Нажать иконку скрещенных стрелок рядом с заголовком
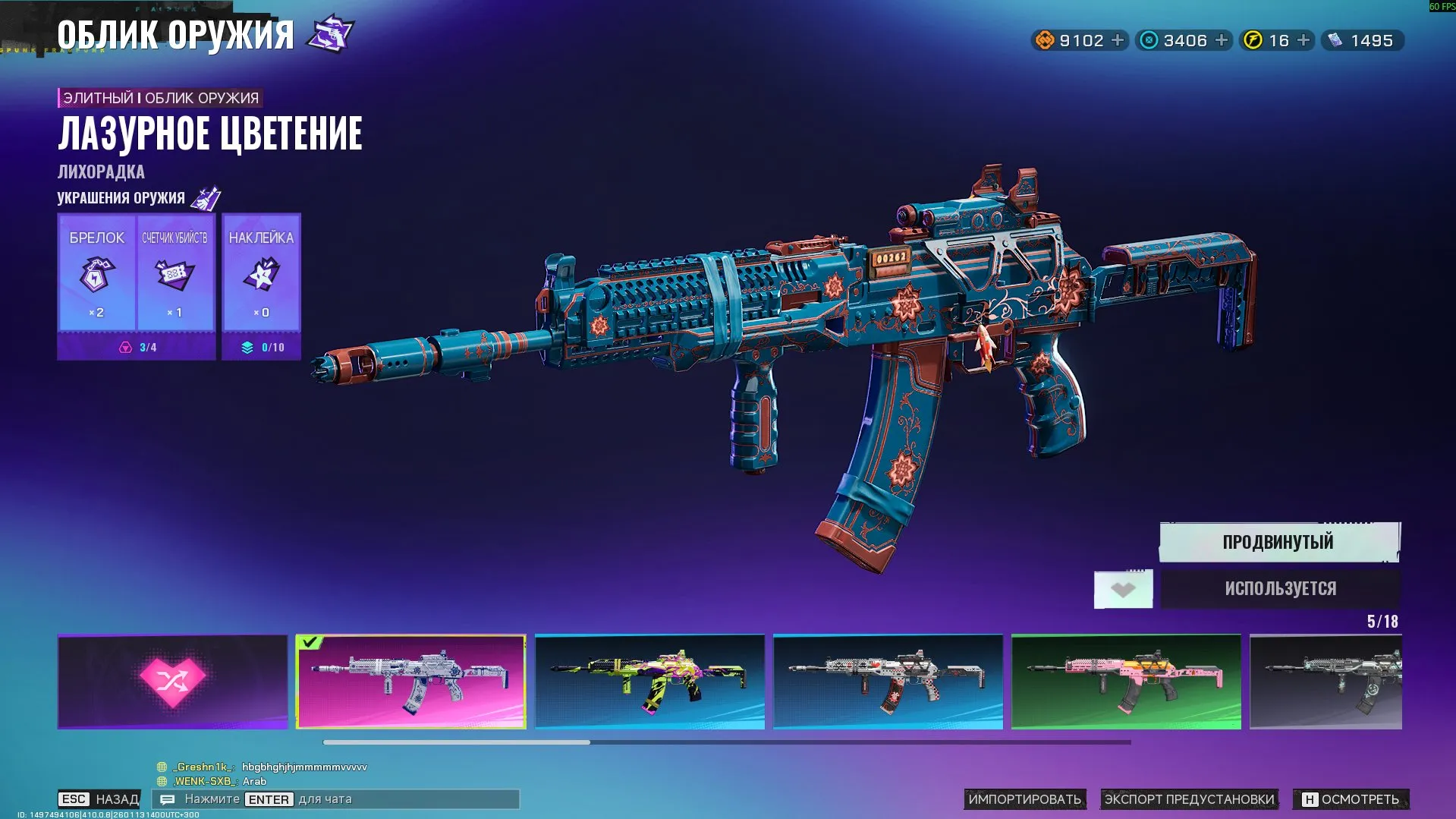 click(330, 33)
